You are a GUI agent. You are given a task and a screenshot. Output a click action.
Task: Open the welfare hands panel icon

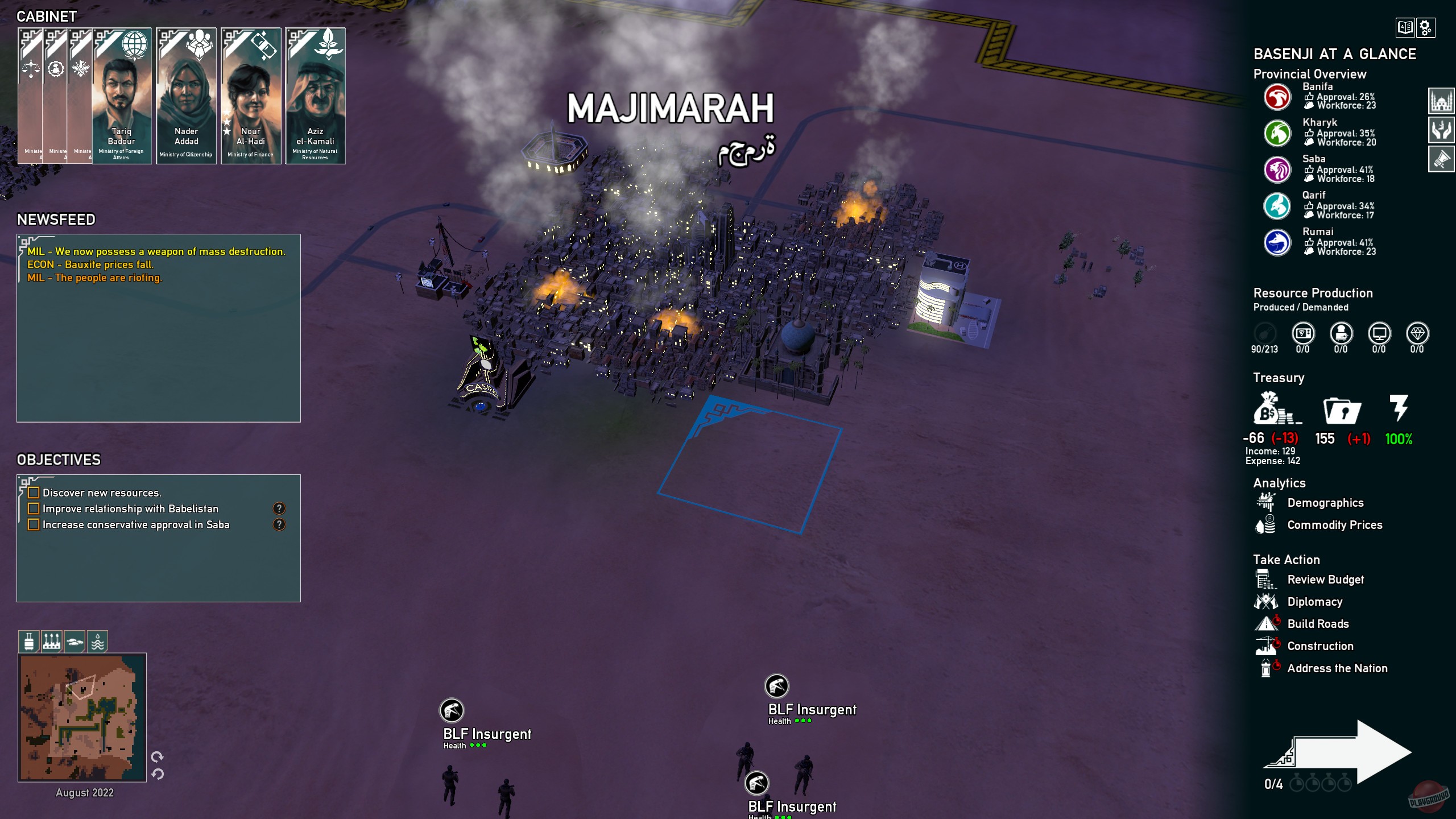point(1442,129)
